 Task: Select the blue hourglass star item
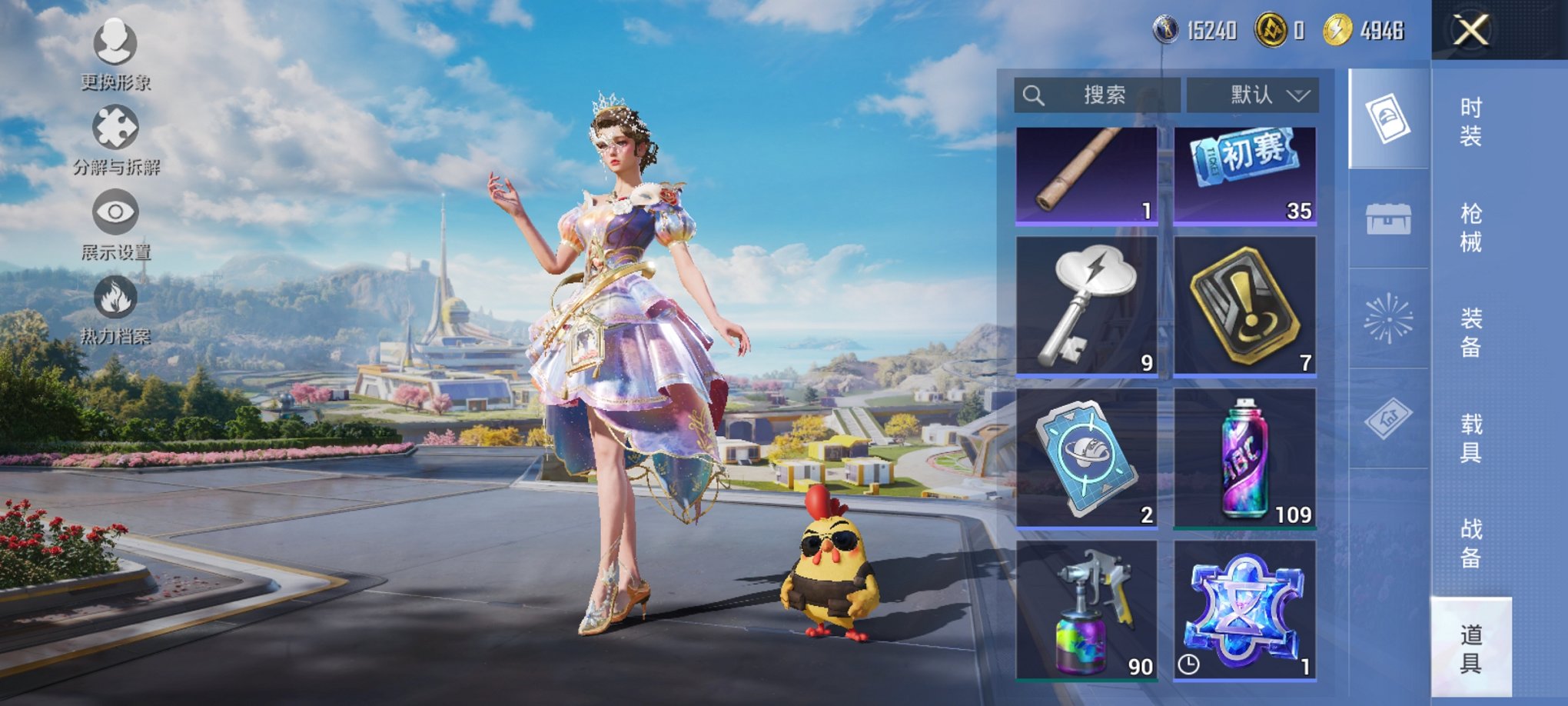point(1245,609)
